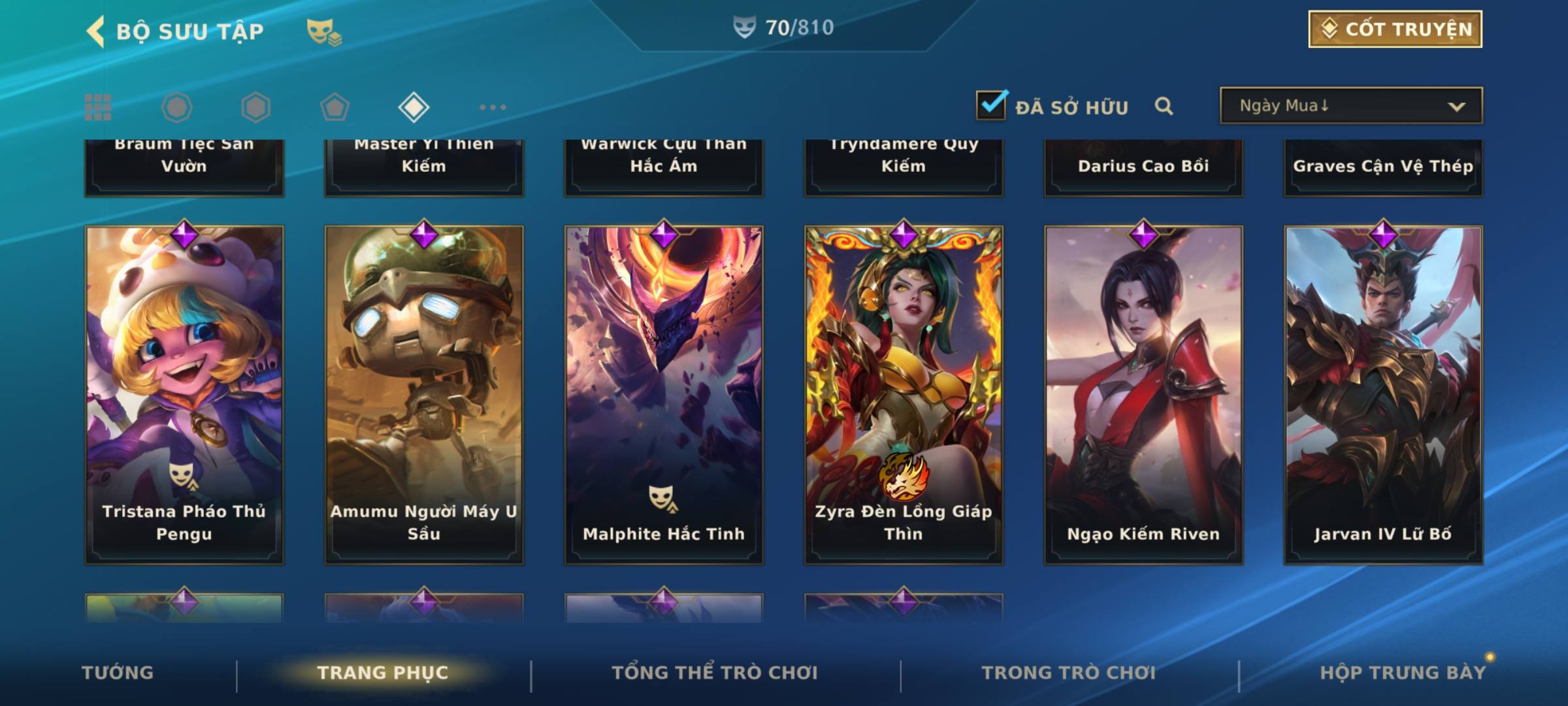Select Ngạo Kiếm Riven skin card
This screenshot has height=706, width=1568.
(1143, 395)
